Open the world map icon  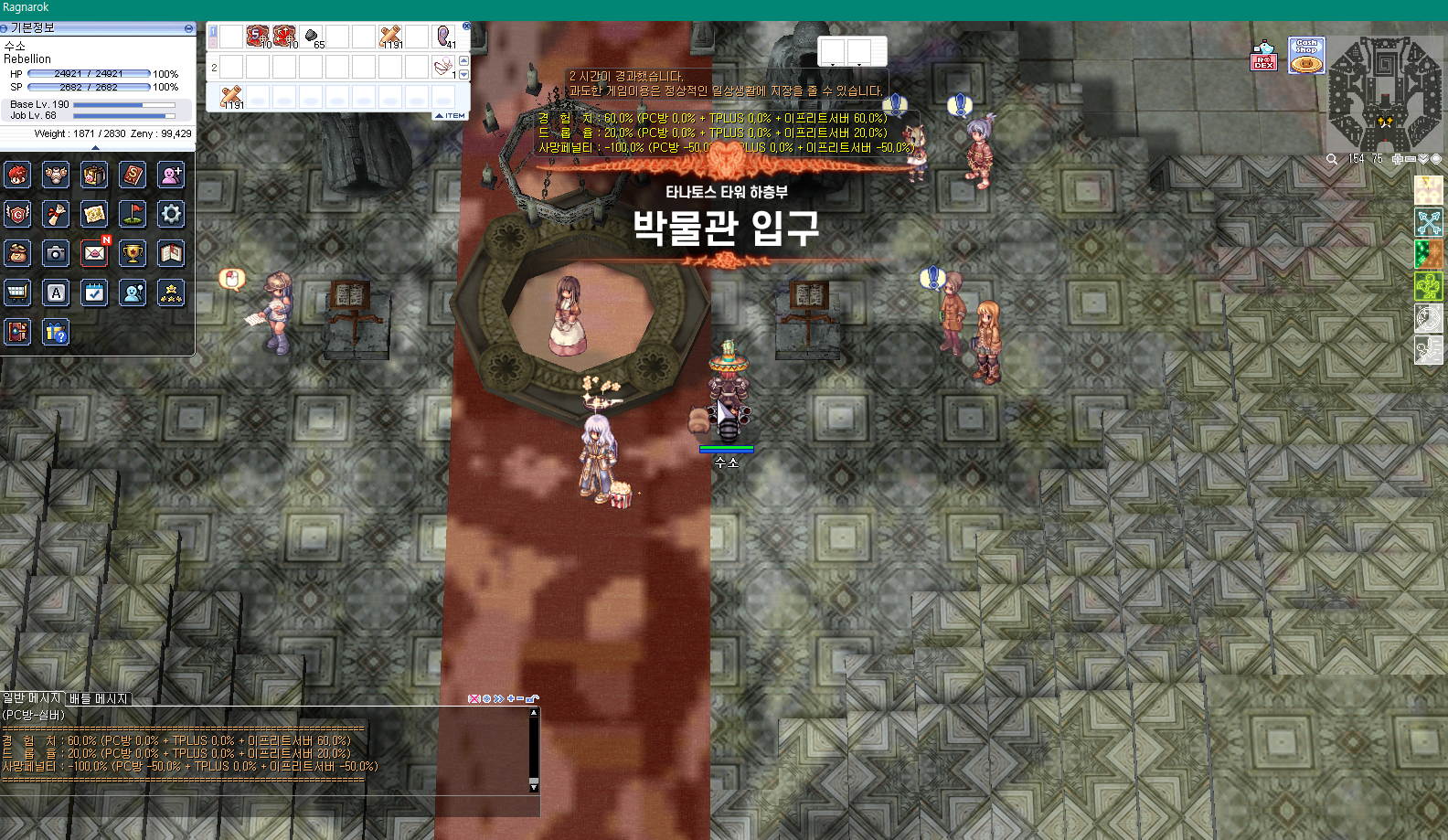(93, 213)
